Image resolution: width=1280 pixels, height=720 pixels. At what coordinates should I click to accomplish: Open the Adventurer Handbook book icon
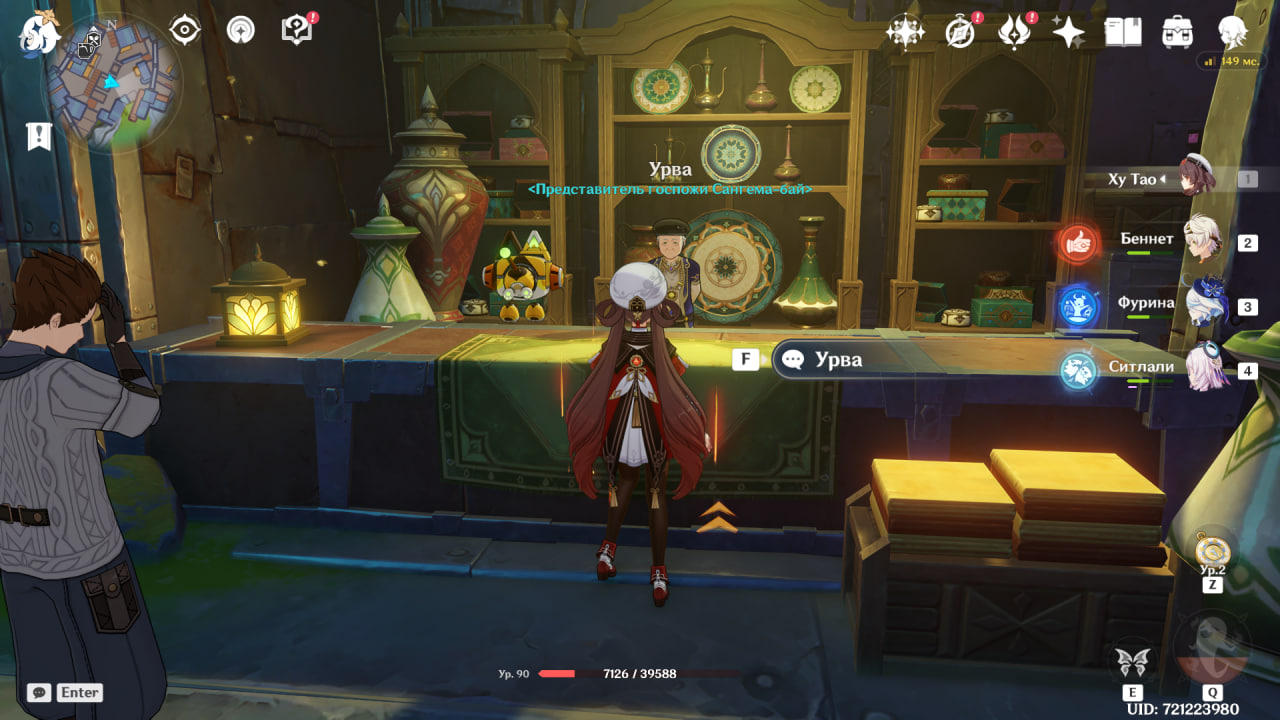pos(1122,32)
